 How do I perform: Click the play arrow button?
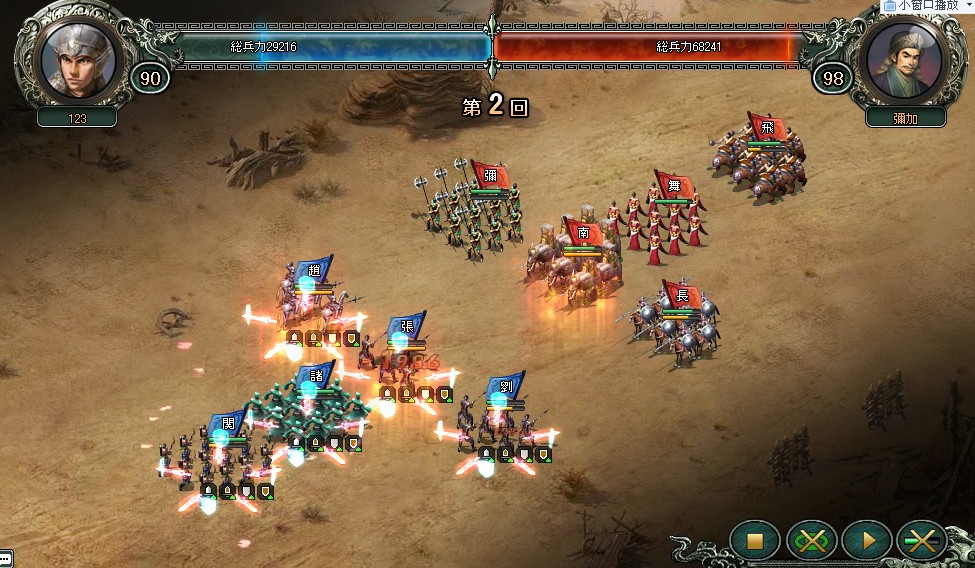pos(866,541)
